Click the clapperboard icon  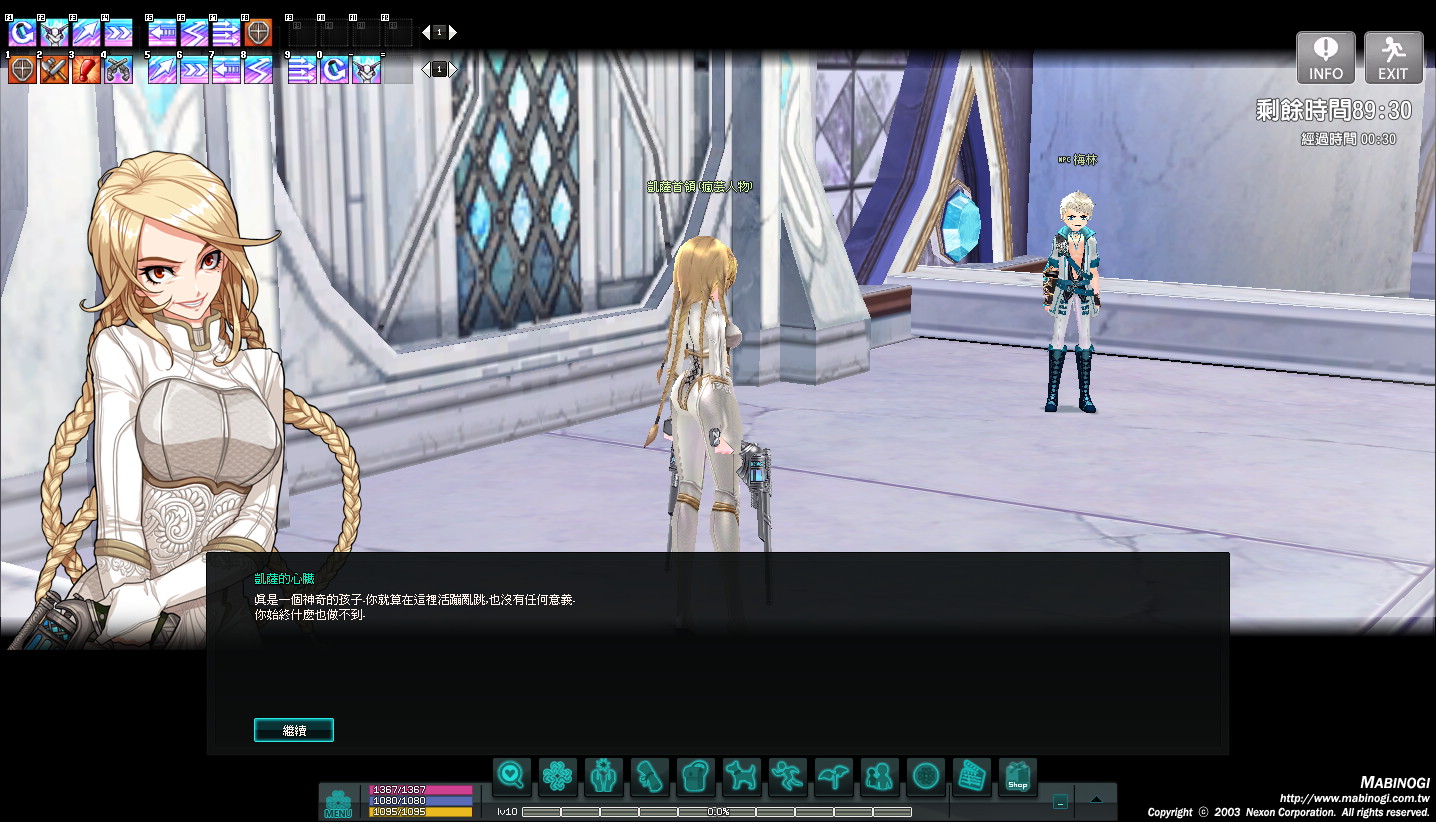(971, 777)
